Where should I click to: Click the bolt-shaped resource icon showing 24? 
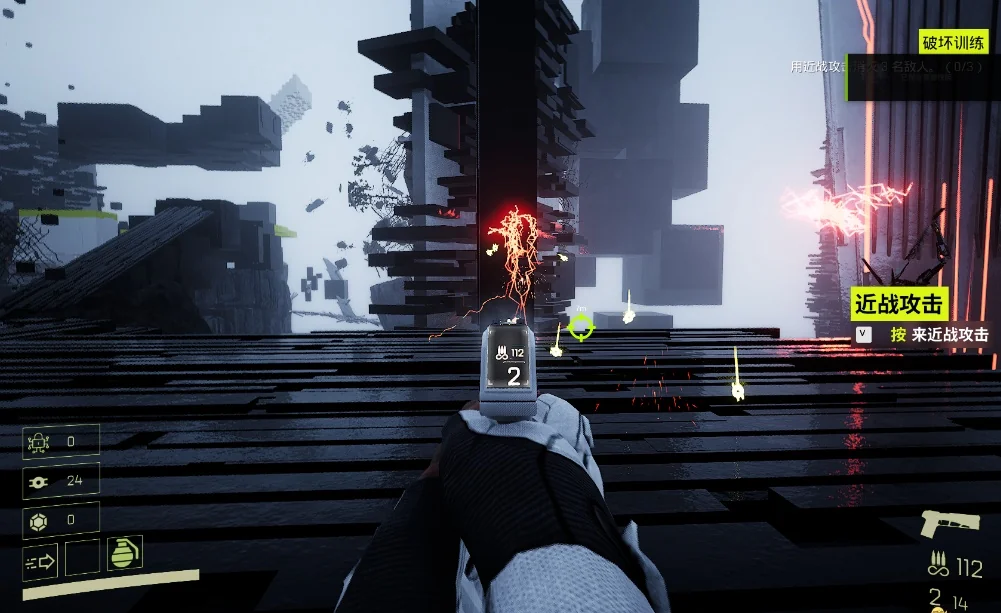pyautogui.click(x=40, y=480)
